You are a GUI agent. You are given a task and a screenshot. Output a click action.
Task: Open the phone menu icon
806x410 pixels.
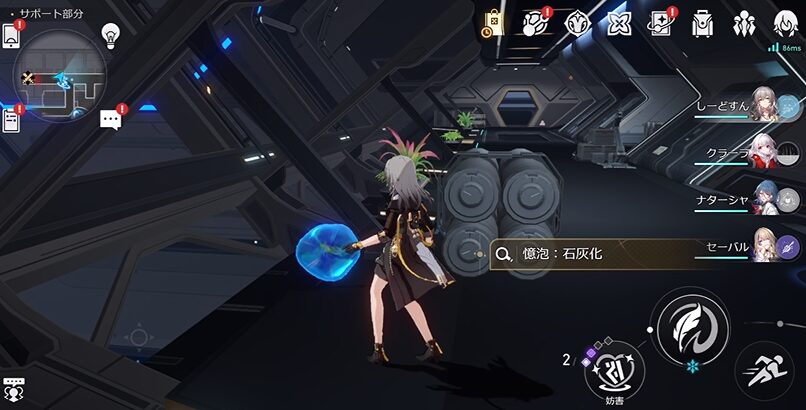click(x=11, y=35)
